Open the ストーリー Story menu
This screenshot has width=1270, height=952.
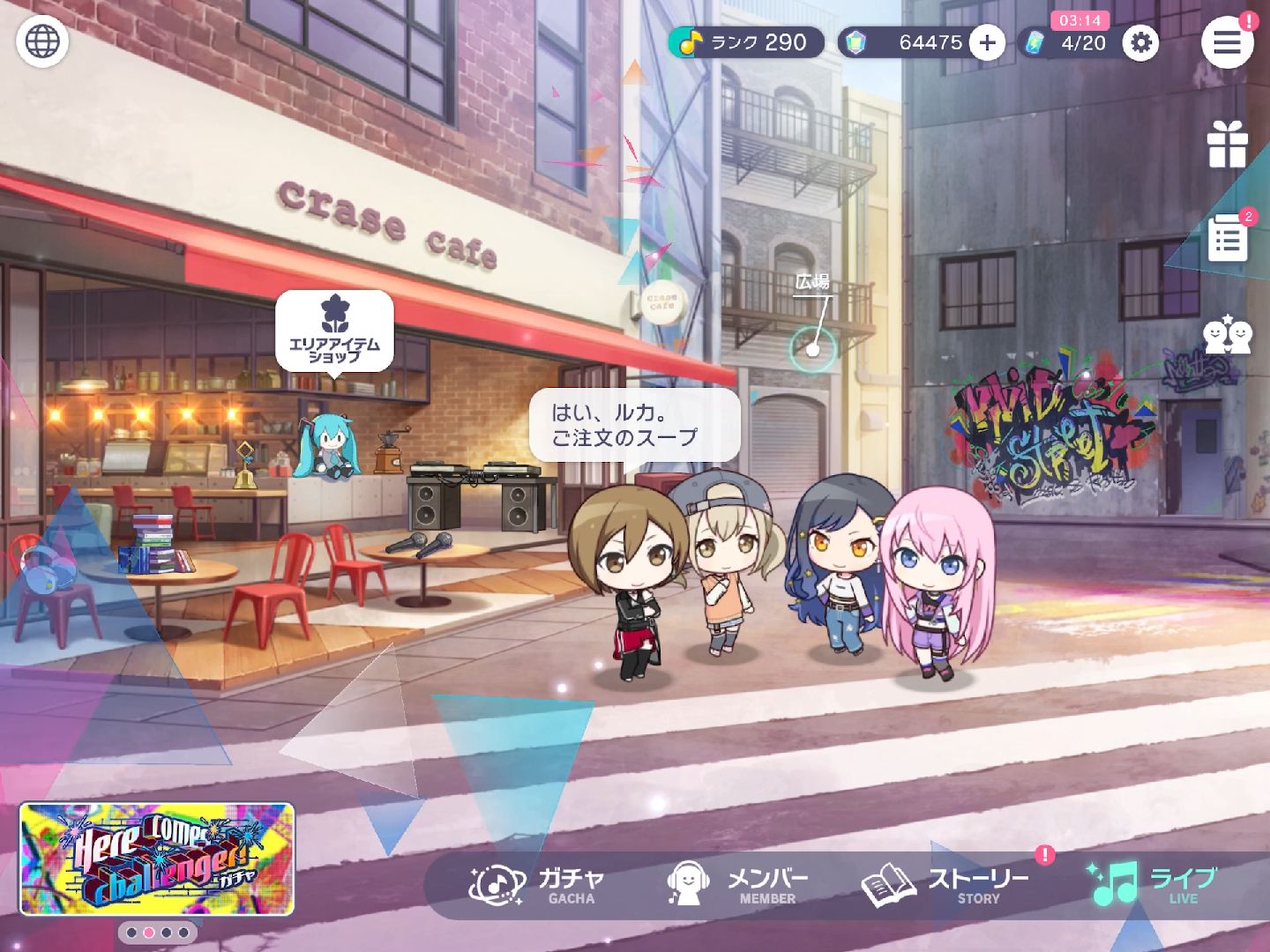point(945,884)
